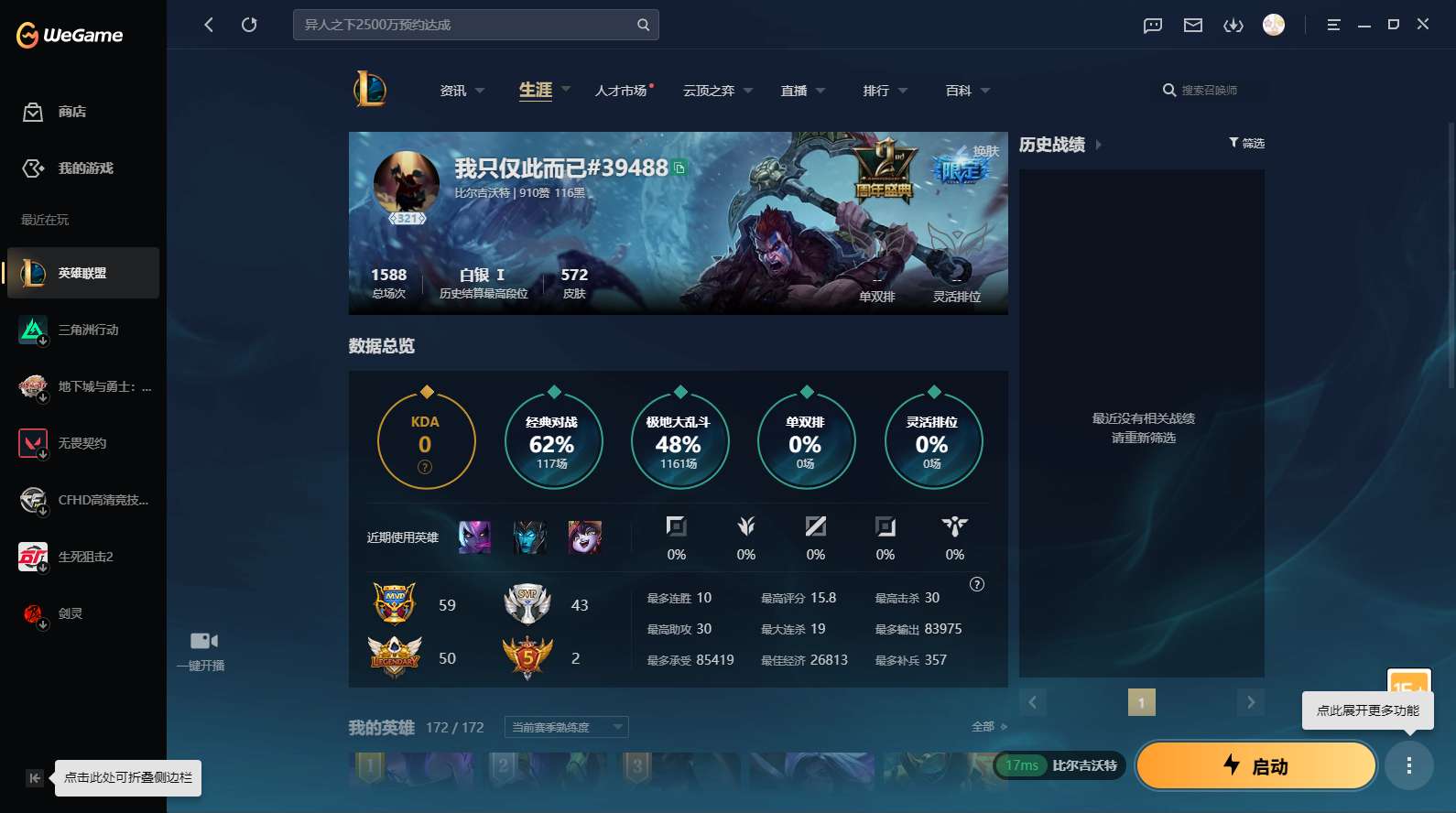The width and height of the screenshot is (1456, 813).
Task: Click the 启动 launch button
Action: click(1255, 765)
